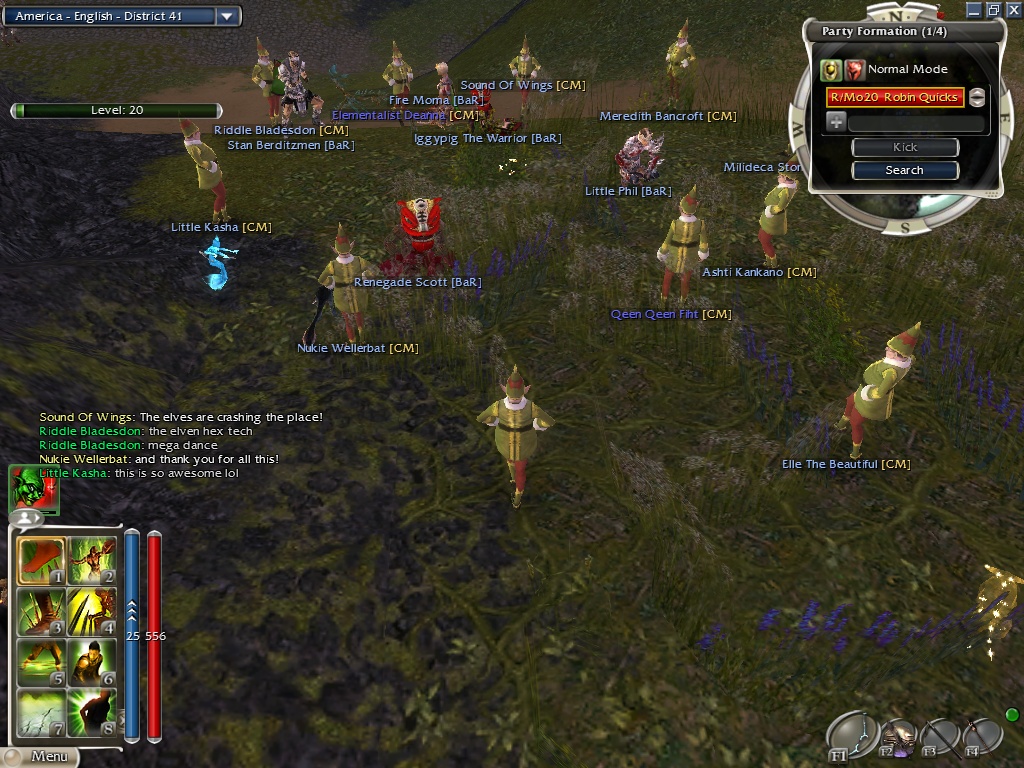Viewport: 1024px width, 768px height.
Task: Equip the F2 weapon and shield set
Action: 898,736
